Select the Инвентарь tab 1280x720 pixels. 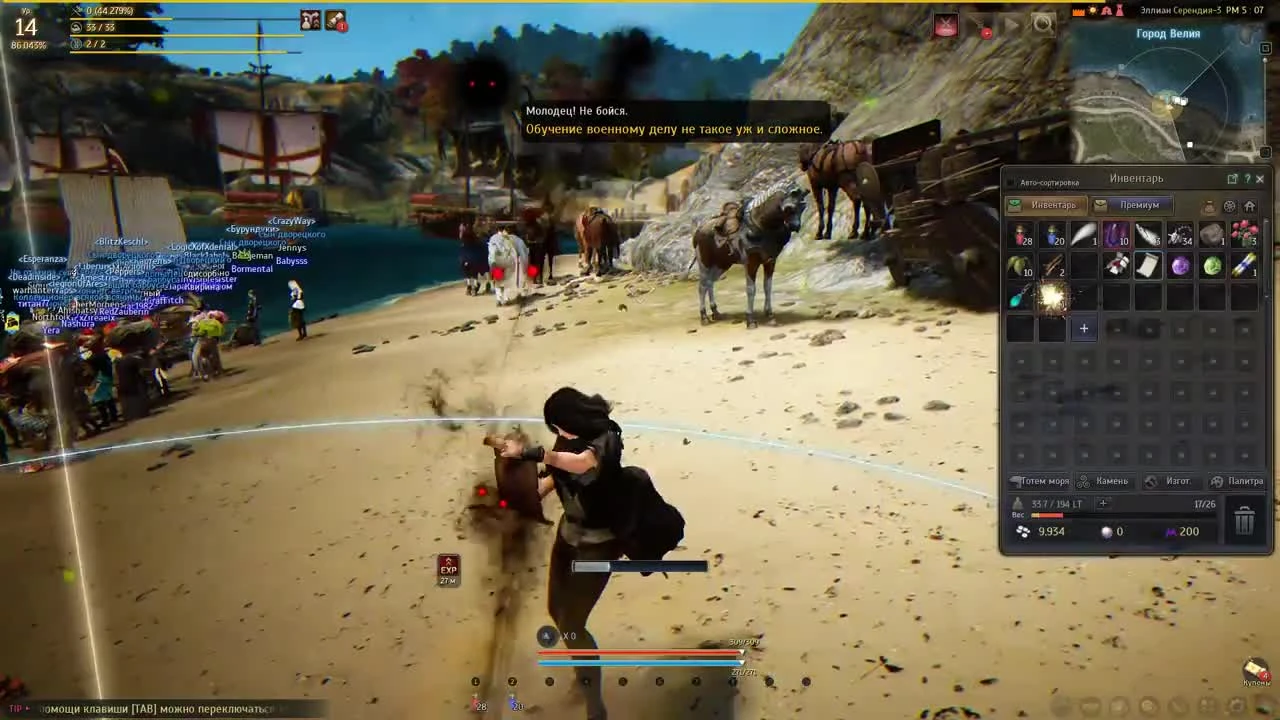point(1054,205)
